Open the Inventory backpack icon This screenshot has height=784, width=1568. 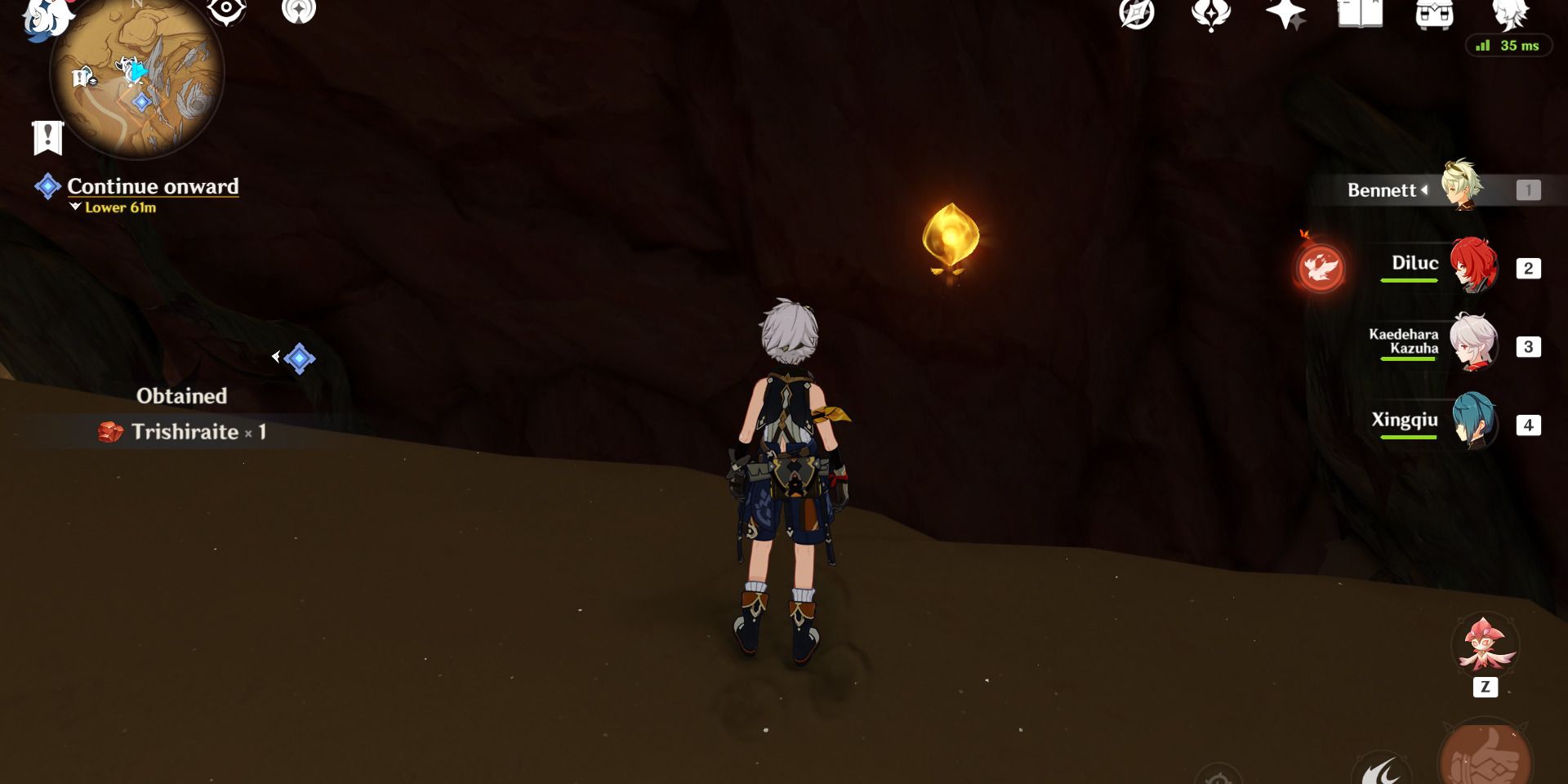click(1433, 14)
